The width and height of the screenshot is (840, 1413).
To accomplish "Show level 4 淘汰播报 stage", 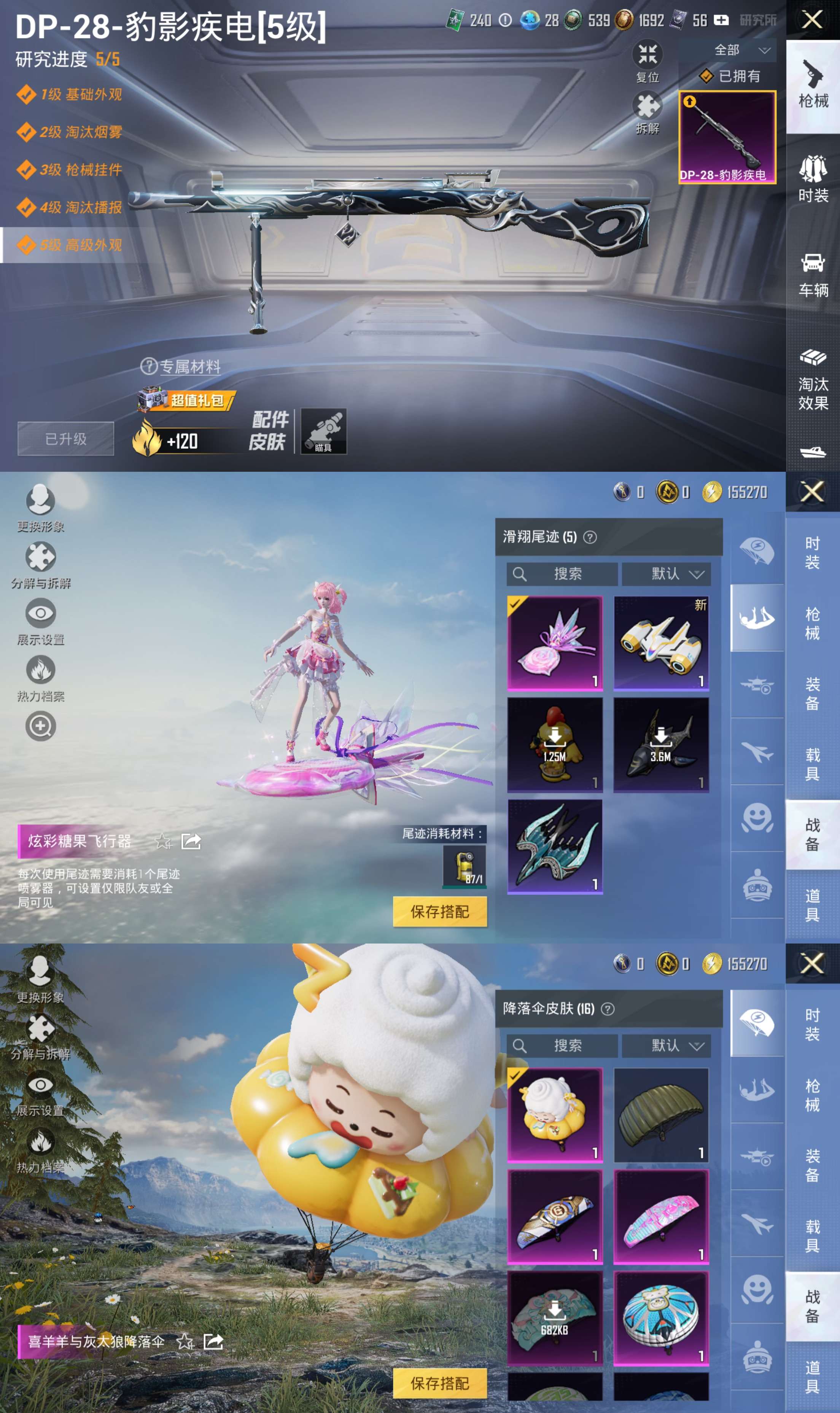I will tap(80, 208).
